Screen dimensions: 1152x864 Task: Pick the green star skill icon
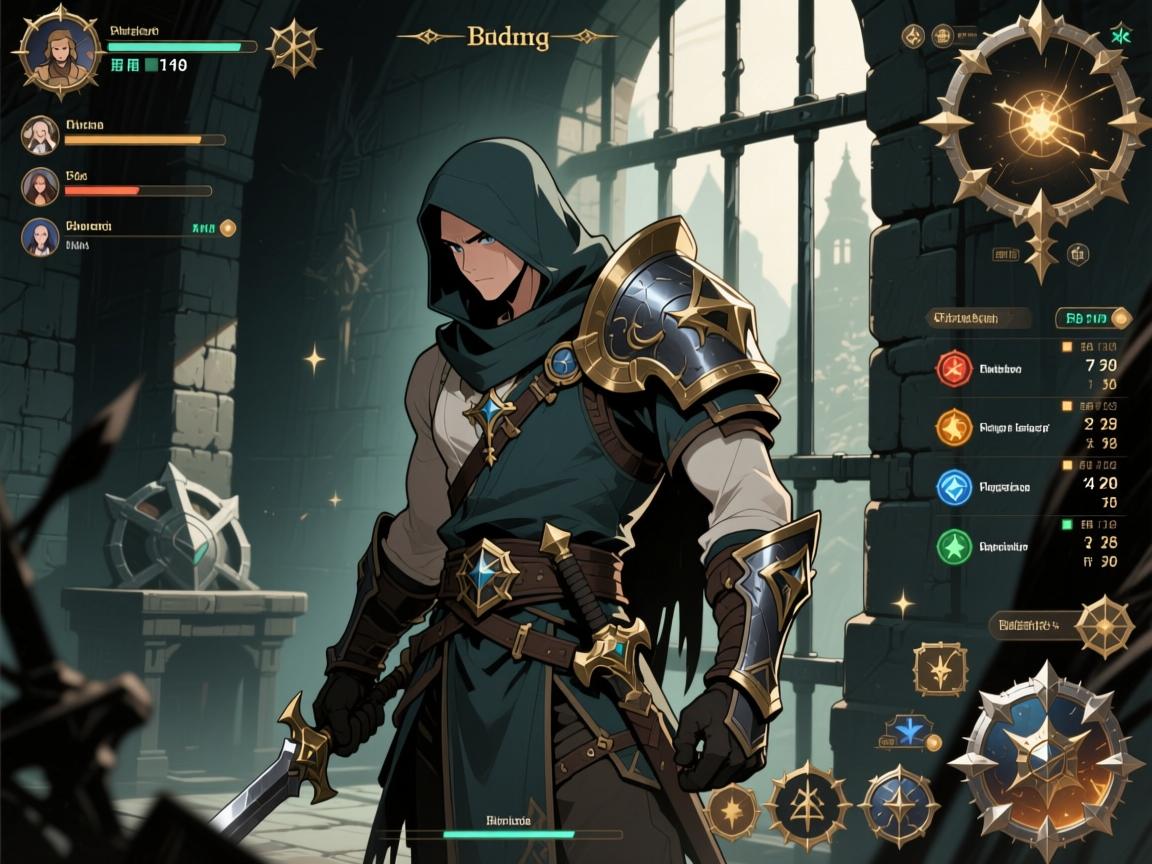(x=954, y=547)
